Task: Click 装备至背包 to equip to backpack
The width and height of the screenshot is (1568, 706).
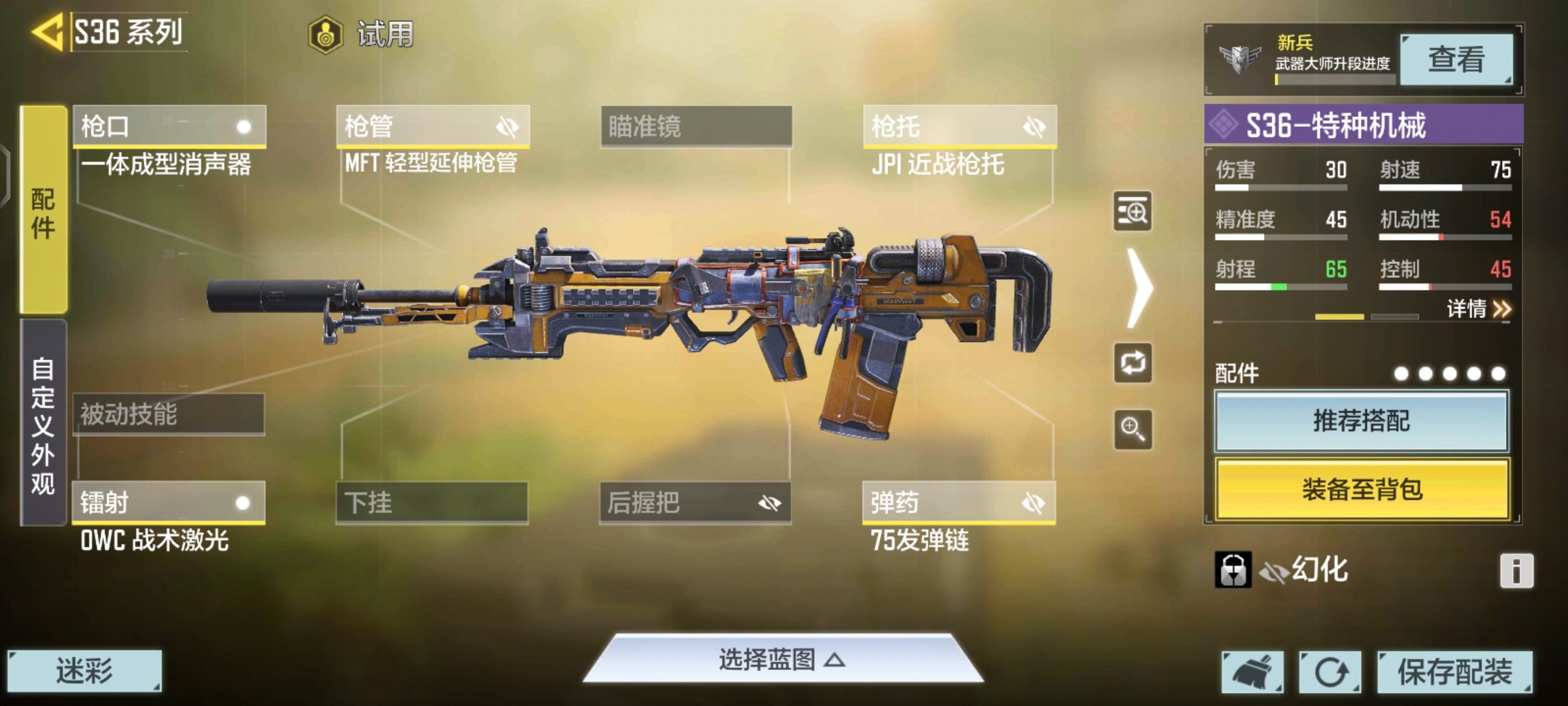Action: (1362, 489)
